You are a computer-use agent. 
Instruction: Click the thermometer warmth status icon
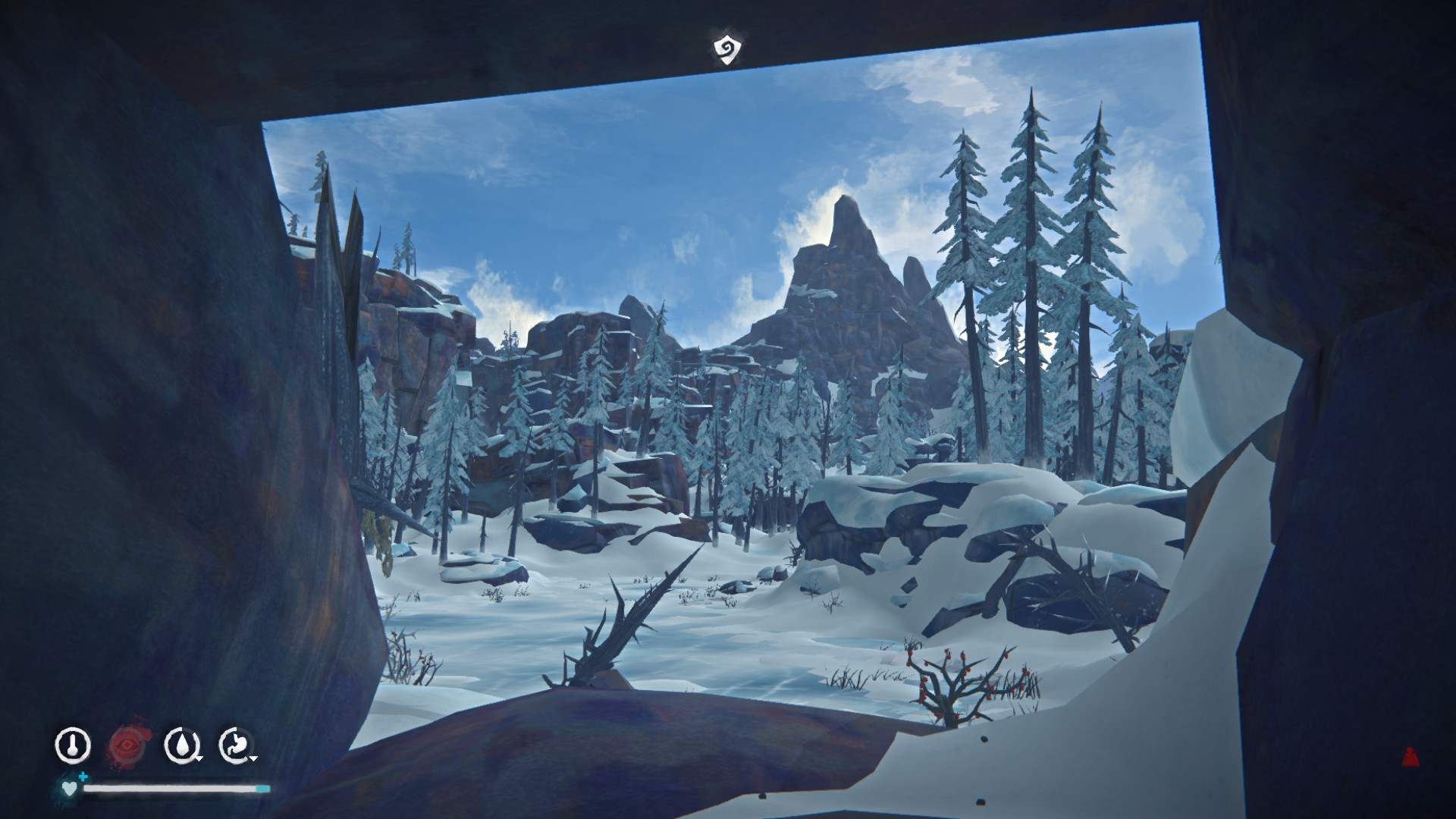click(73, 745)
